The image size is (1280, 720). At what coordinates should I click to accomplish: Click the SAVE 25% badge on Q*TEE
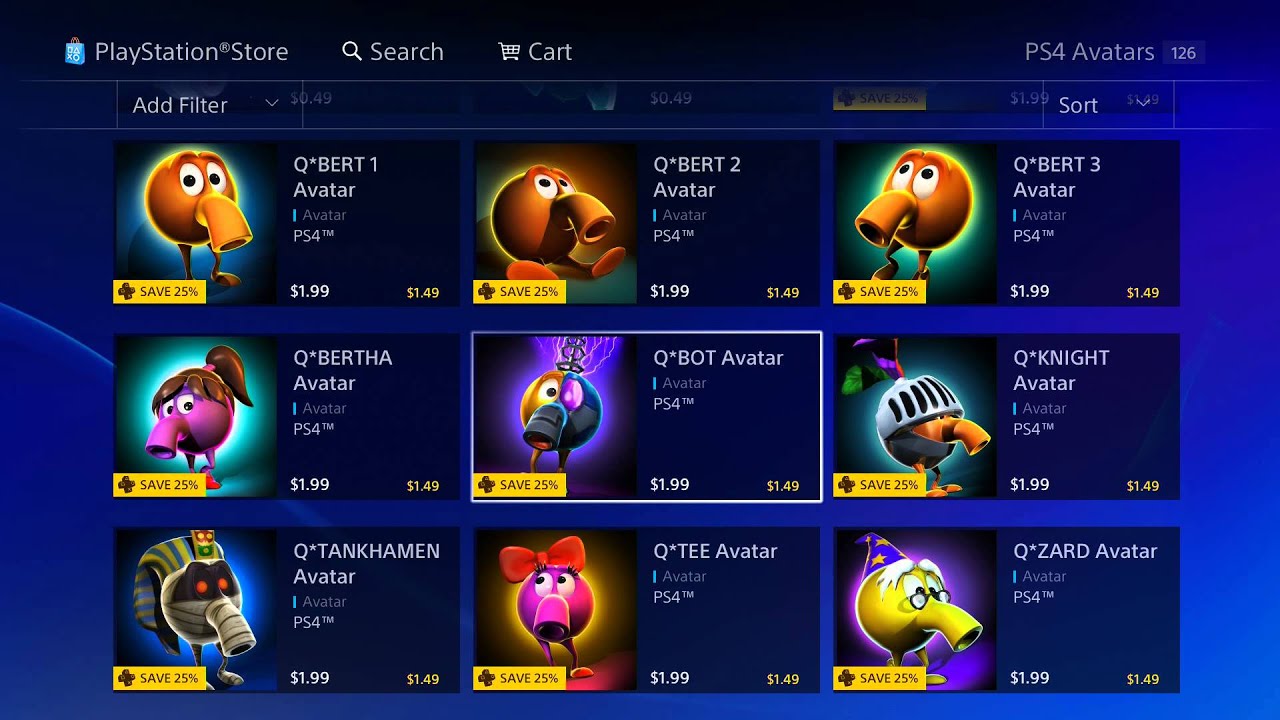point(520,677)
